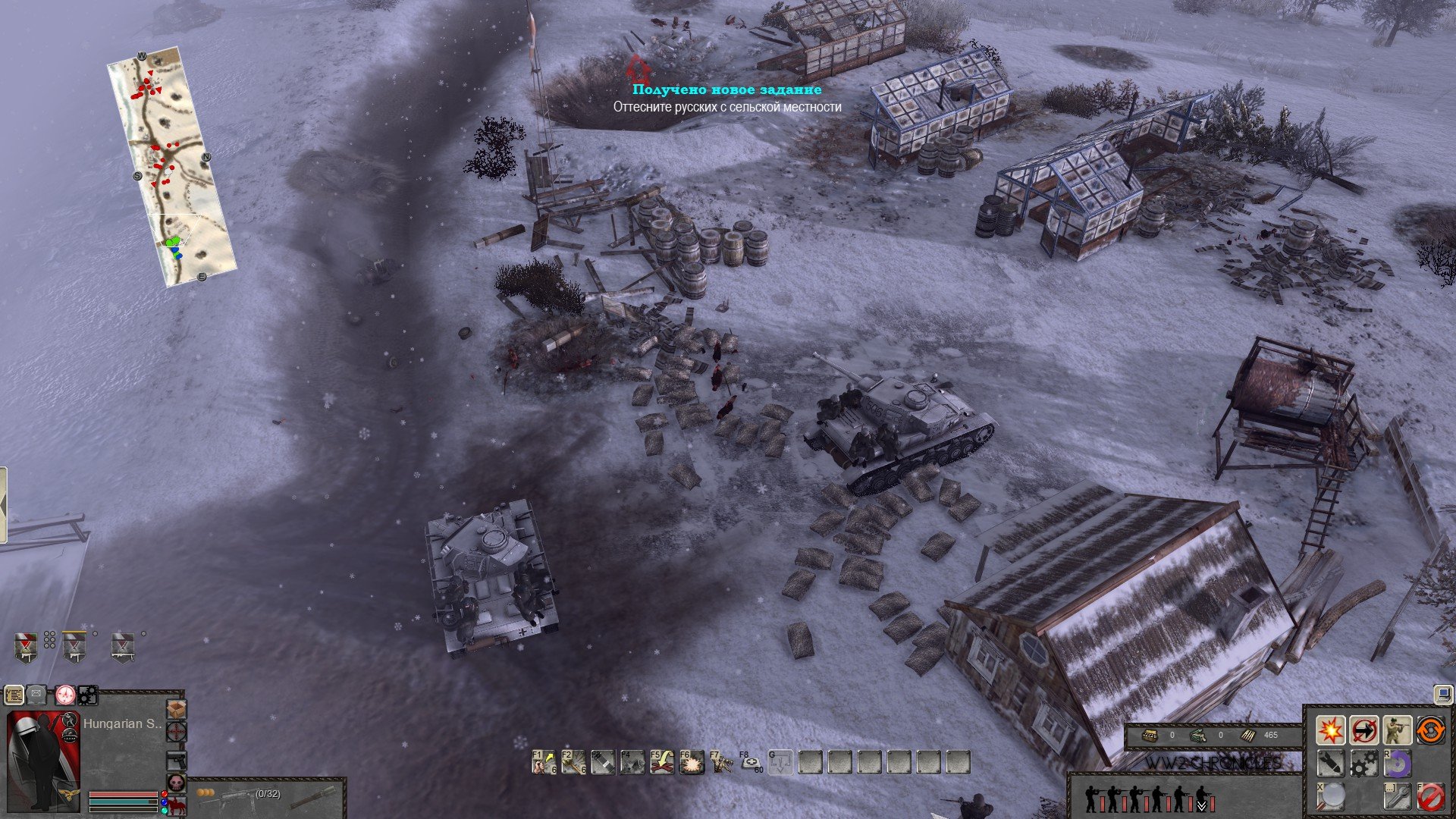Click the red cancel order button

1430,796
